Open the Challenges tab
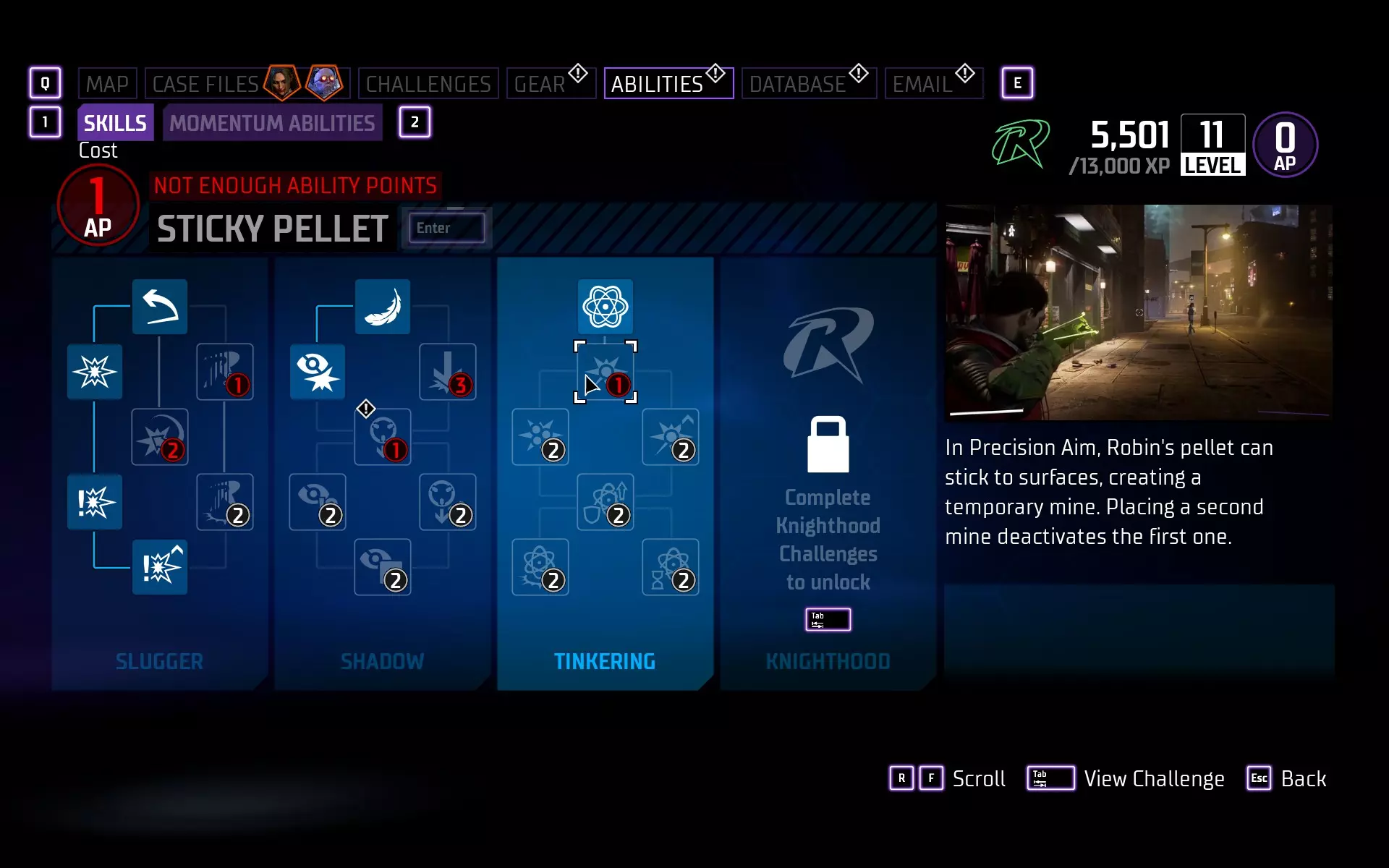This screenshot has width=1389, height=868. coord(428,84)
